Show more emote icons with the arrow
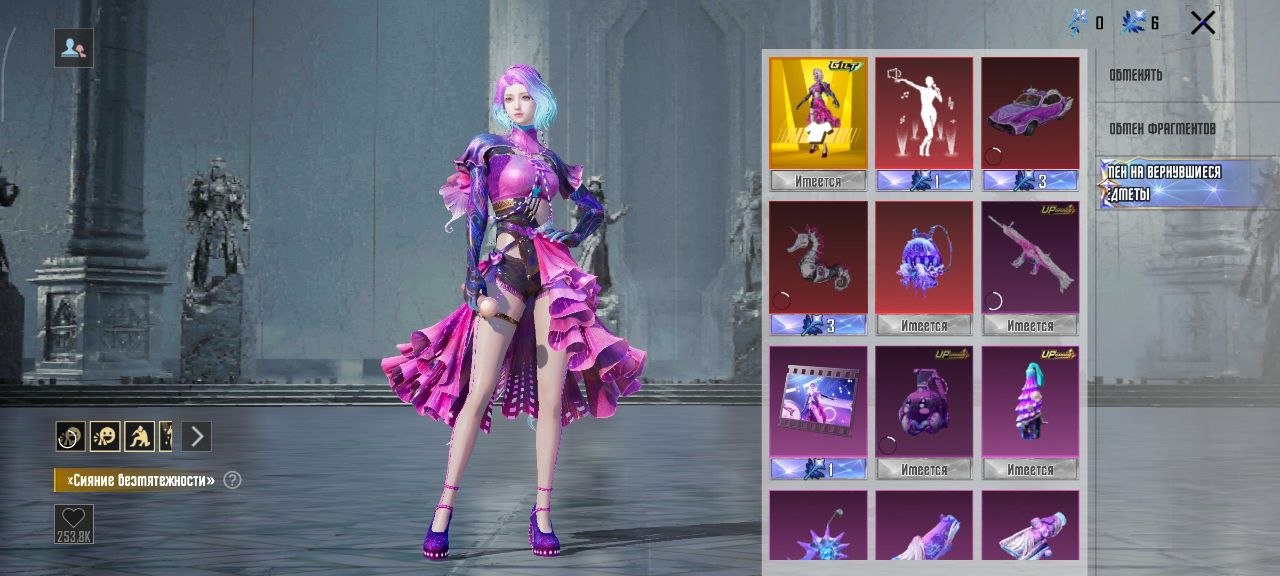Viewport: 1280px width, 576px height. coord(197,436)
